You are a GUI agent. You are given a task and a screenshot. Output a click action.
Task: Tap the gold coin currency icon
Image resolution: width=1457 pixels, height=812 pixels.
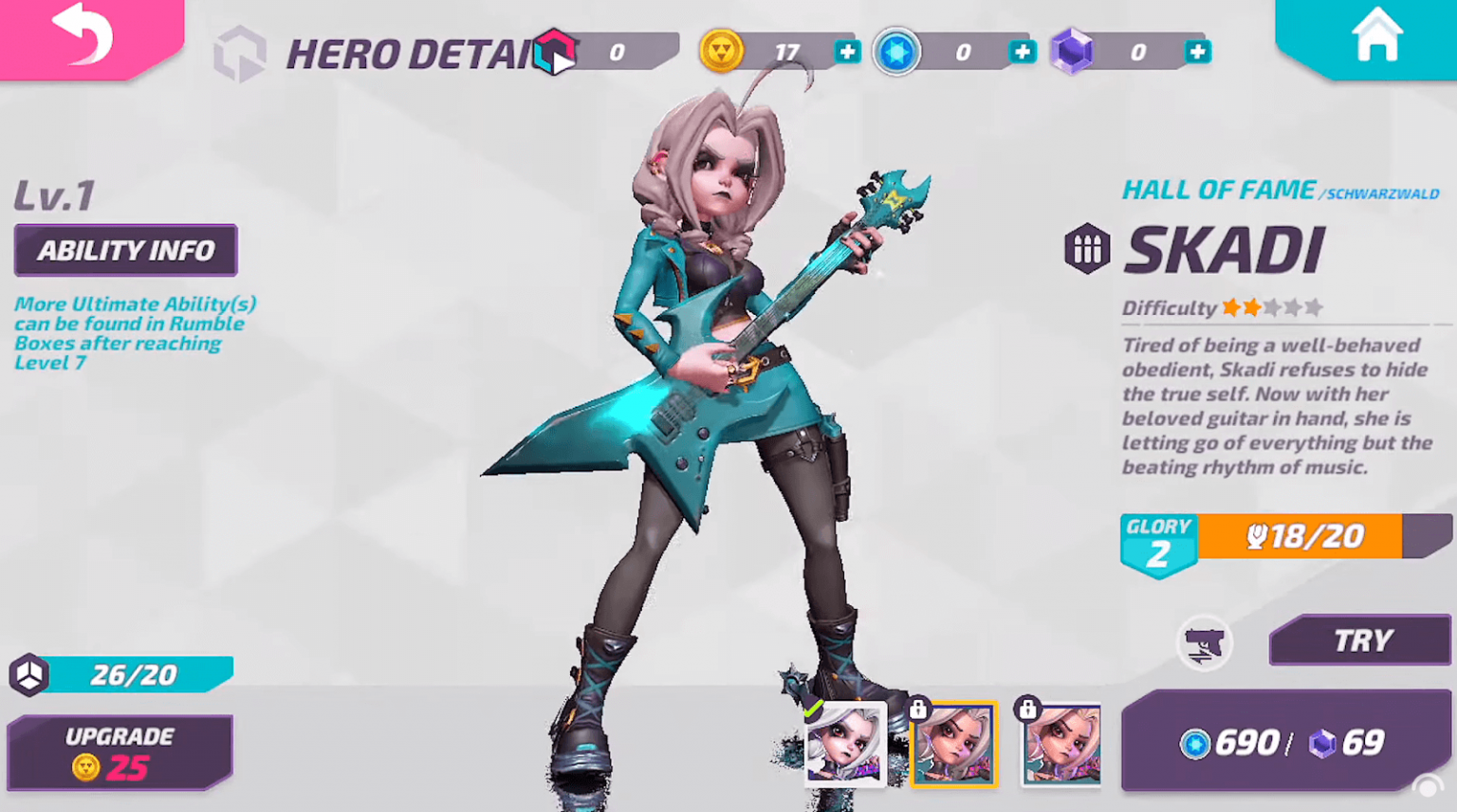tap(722, 52)
